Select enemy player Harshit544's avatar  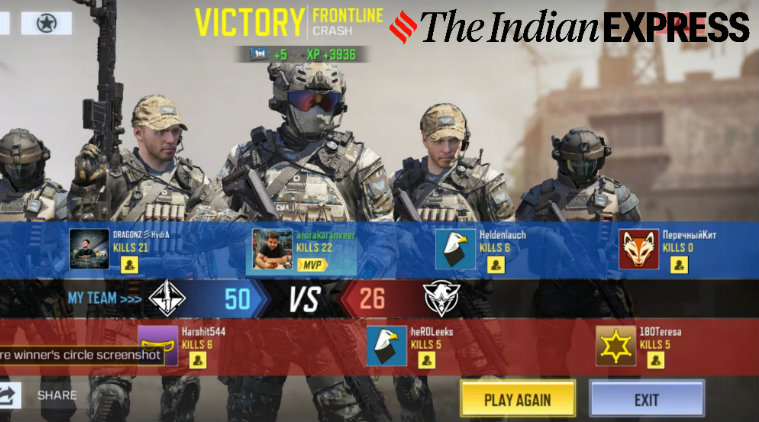click(x=157, y=346)
